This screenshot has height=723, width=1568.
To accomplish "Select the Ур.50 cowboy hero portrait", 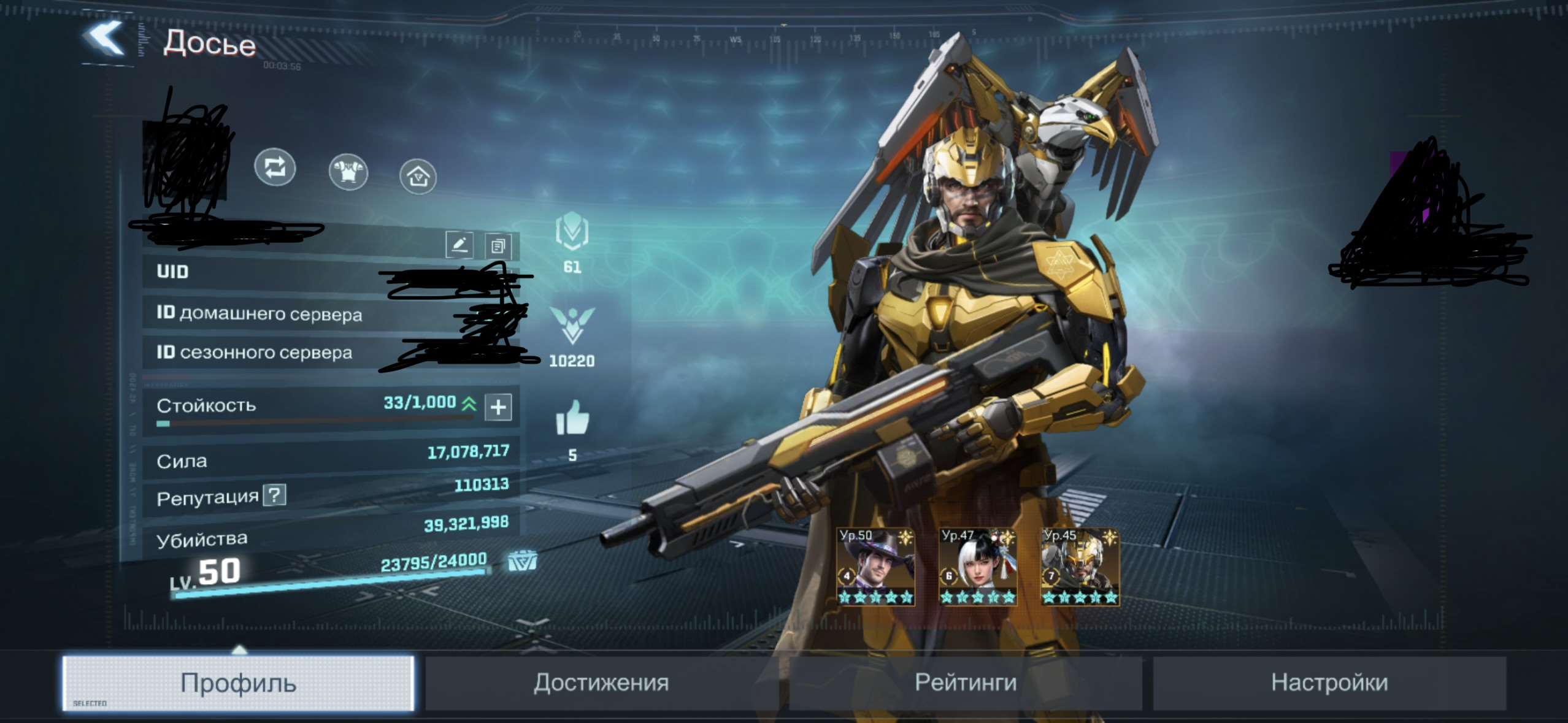I will pyautogui.click(x=875, y=567).
